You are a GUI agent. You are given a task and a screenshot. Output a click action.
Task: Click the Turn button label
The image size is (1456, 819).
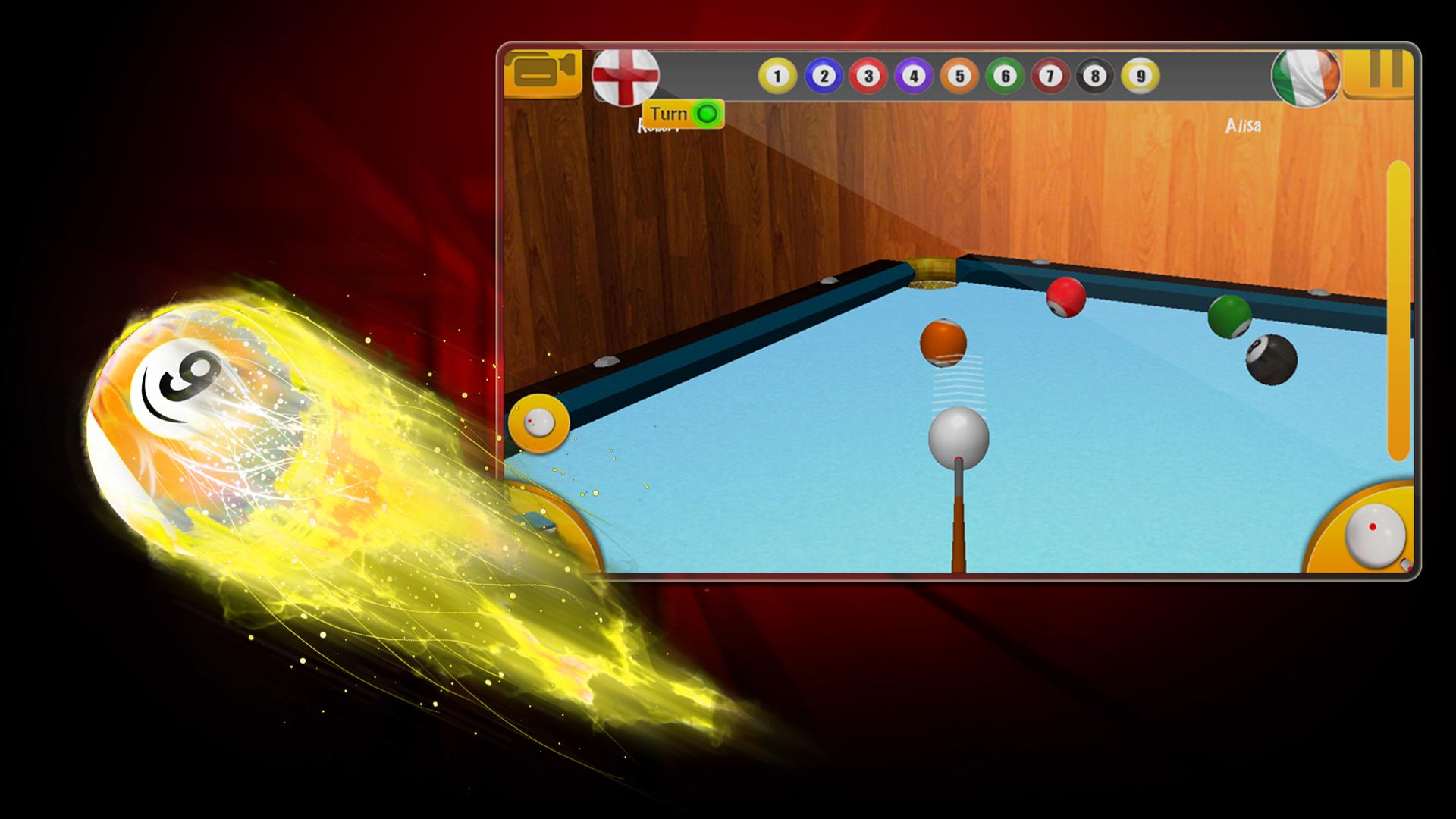click(x=670, y=114)
